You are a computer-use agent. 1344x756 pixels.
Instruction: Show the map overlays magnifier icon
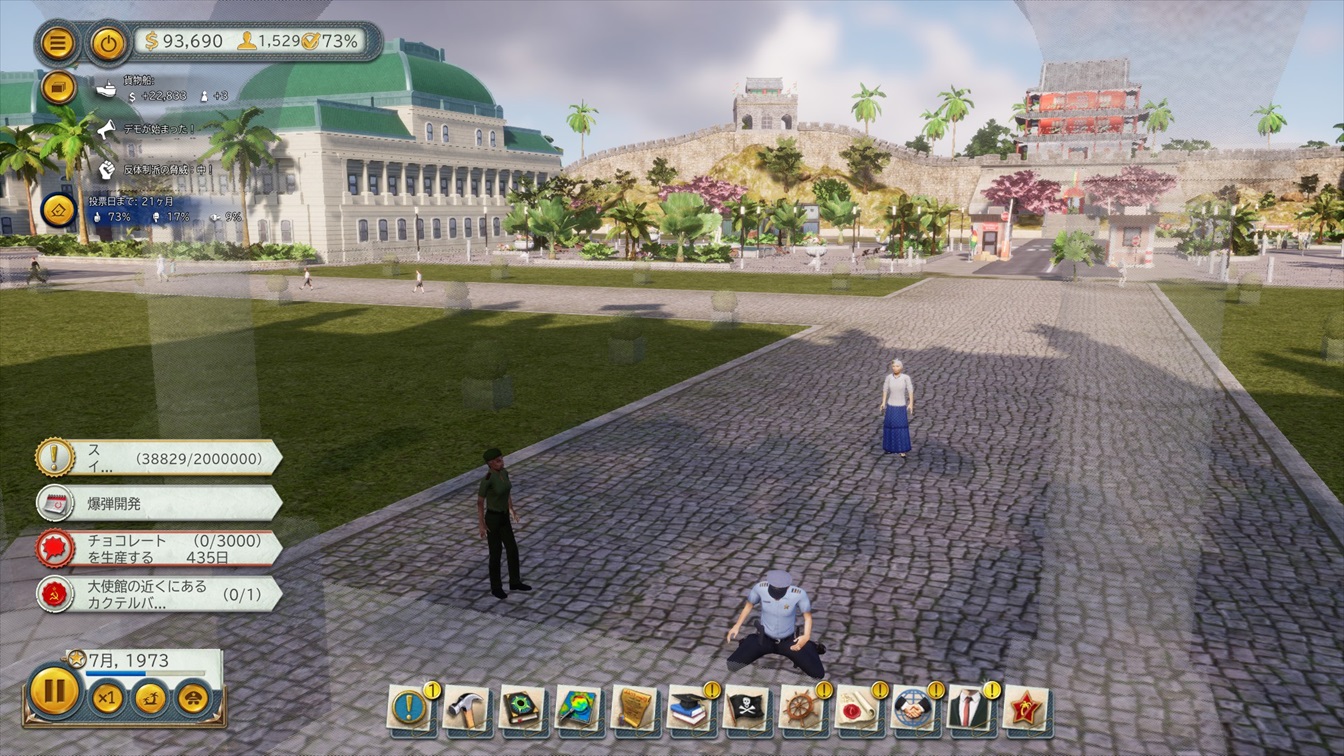tap(577, 708)
